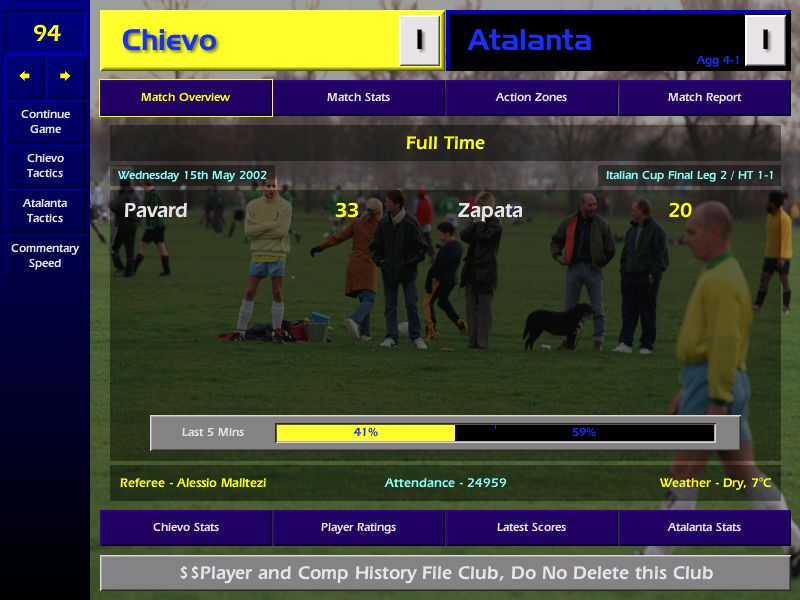This screenshot has height=600, width=800.
Task: Click the left arrow navigation button
Action: (x=25, y=76)
